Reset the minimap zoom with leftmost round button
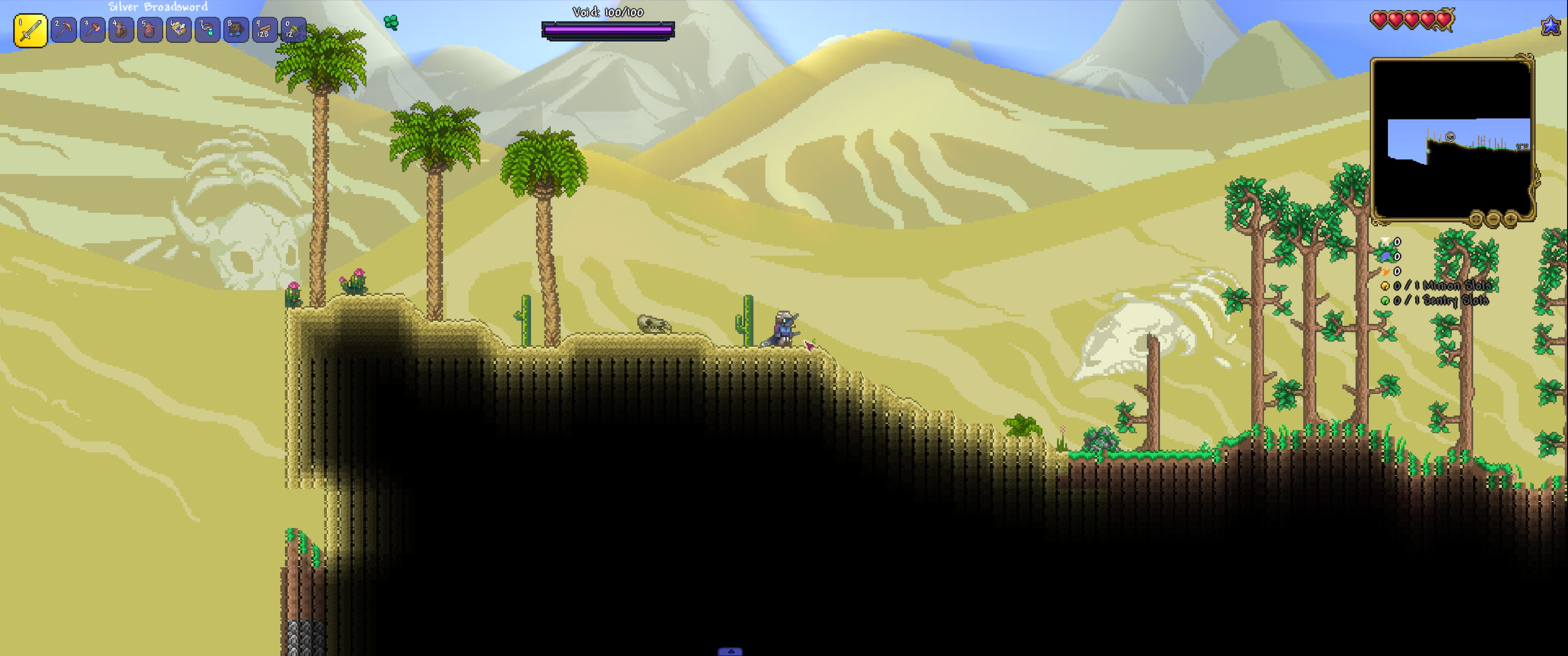 [x=1476, y=219]
